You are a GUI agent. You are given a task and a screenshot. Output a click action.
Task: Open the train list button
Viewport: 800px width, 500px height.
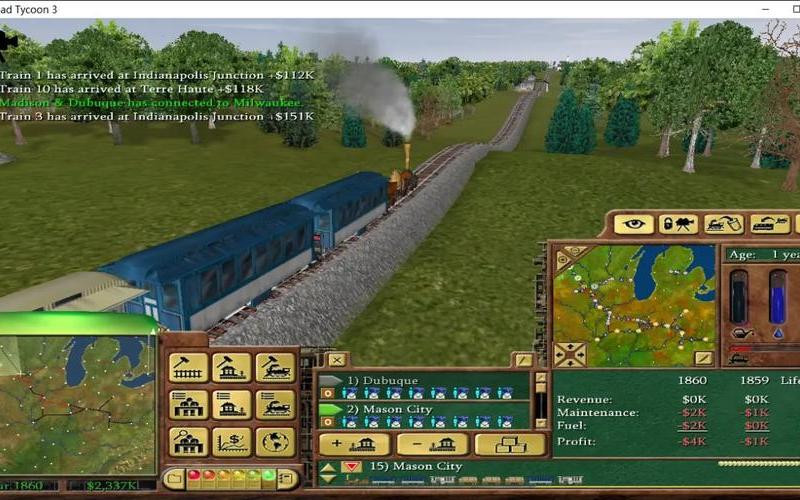275,404
